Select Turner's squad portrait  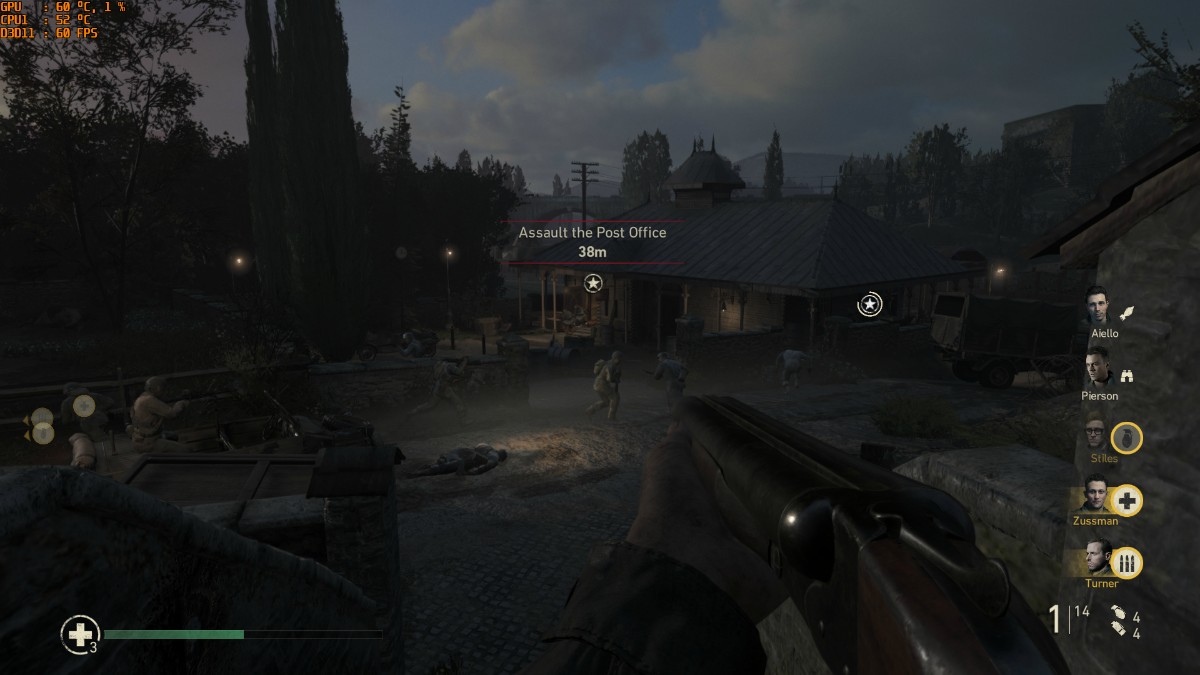(x=1099, y=558)
